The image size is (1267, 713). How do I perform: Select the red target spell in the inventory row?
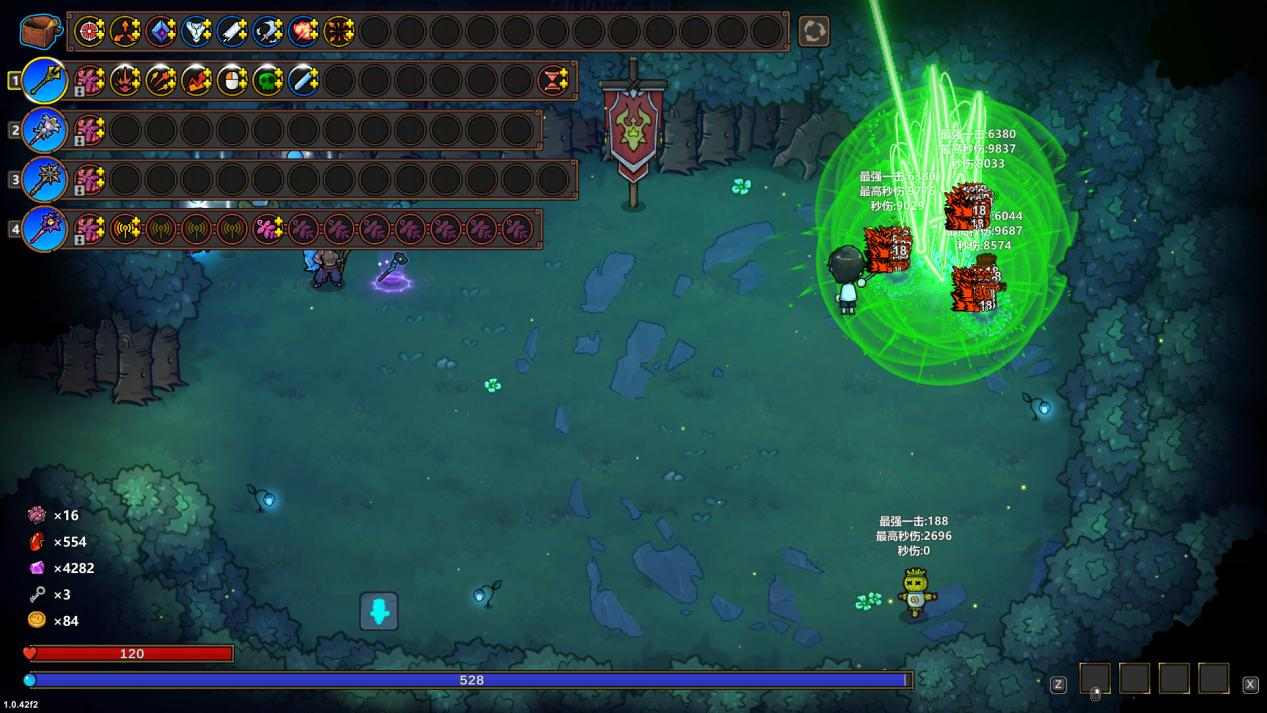(x=90, y=31)
